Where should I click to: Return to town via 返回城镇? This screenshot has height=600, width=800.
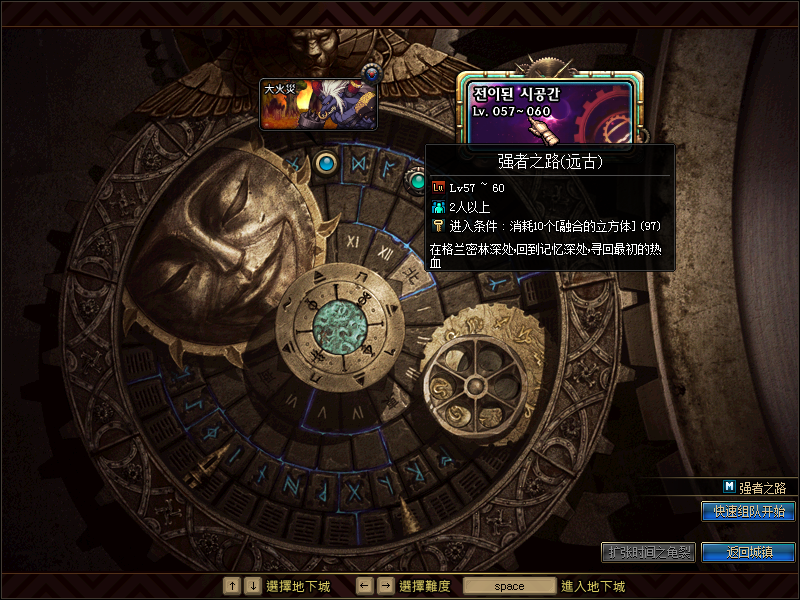point(748,552)
